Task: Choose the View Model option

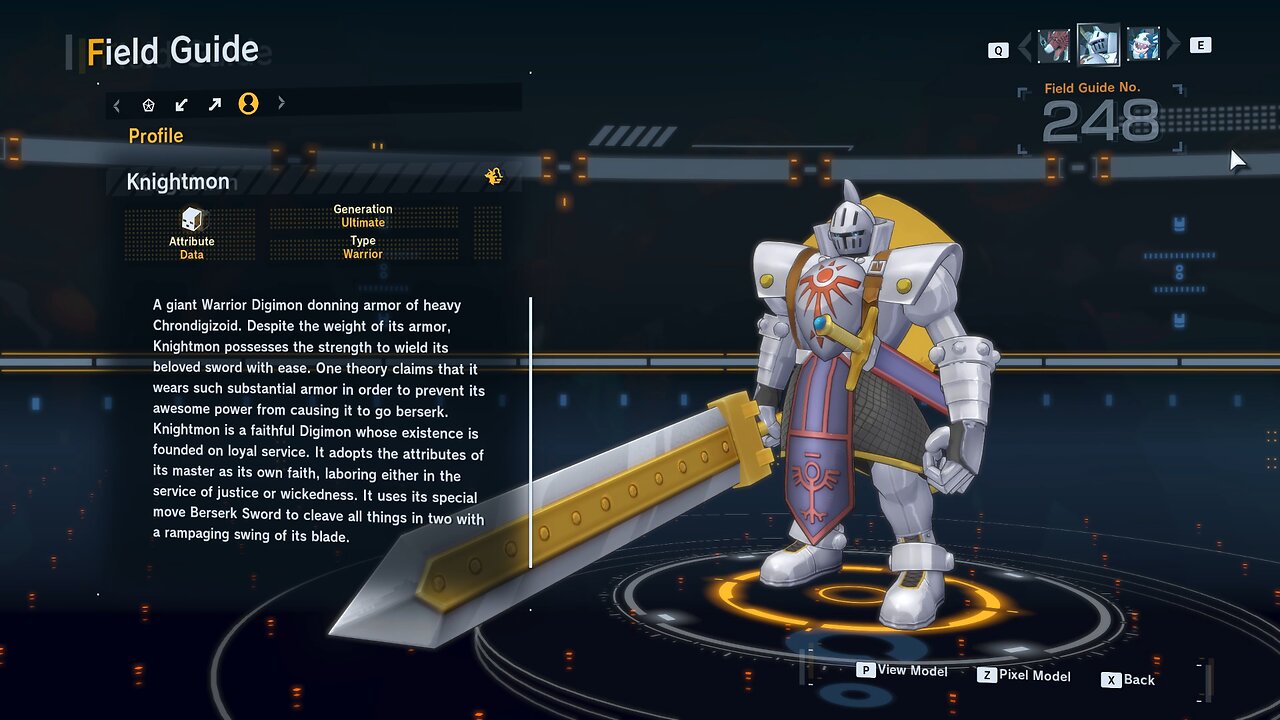Action: 902,671
